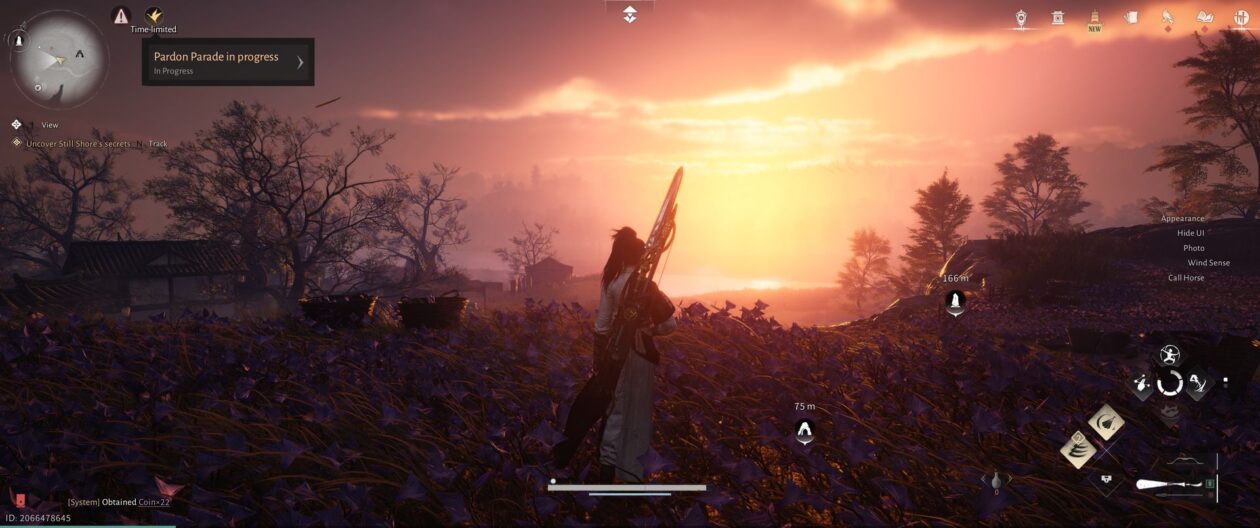The height and width of the screenshot is (528, 1260).
Task: Open the round crossed-weapons menu icon
Action: 1241,17
